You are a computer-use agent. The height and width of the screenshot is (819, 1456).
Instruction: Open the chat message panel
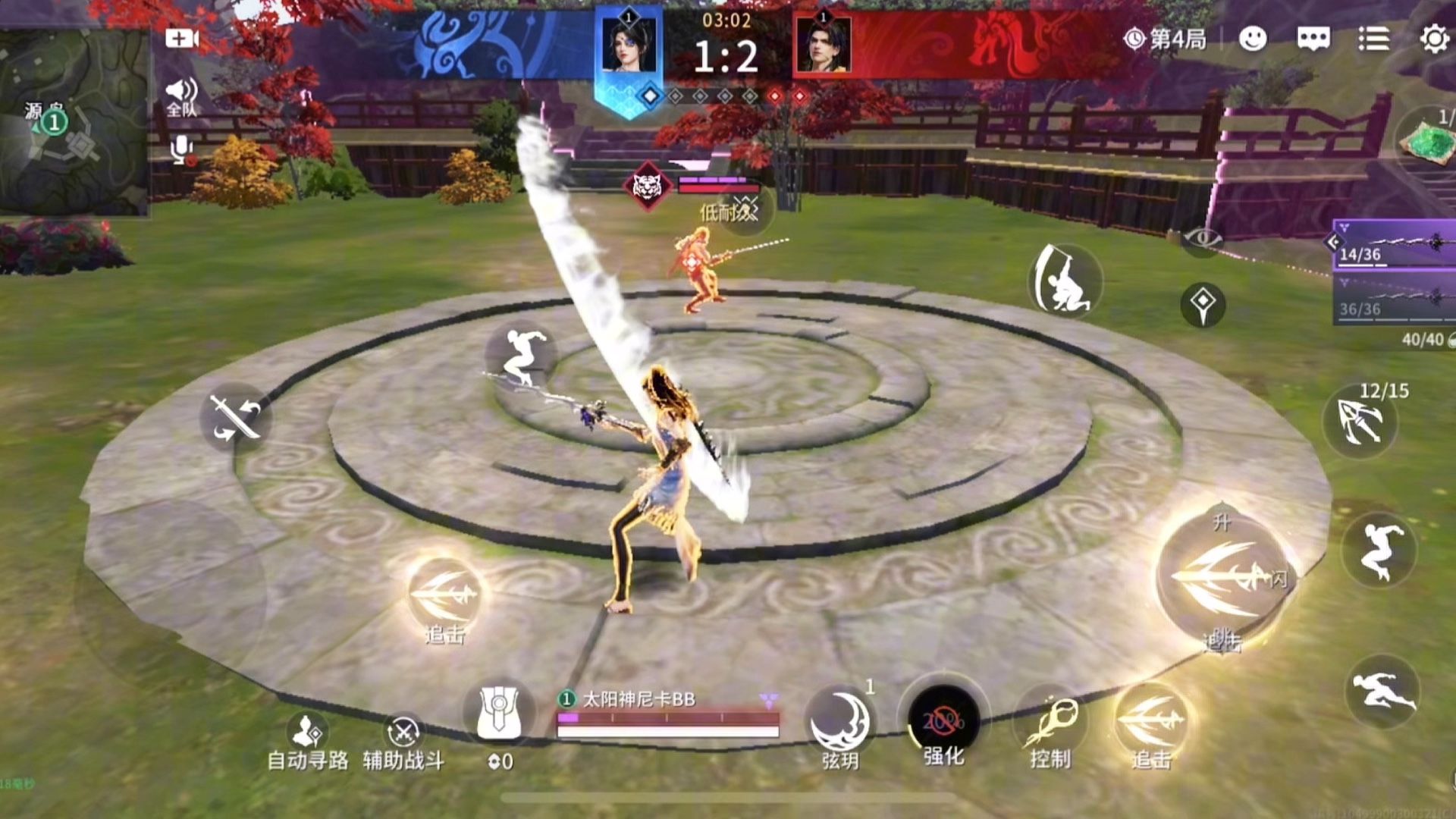[1313, 39]
